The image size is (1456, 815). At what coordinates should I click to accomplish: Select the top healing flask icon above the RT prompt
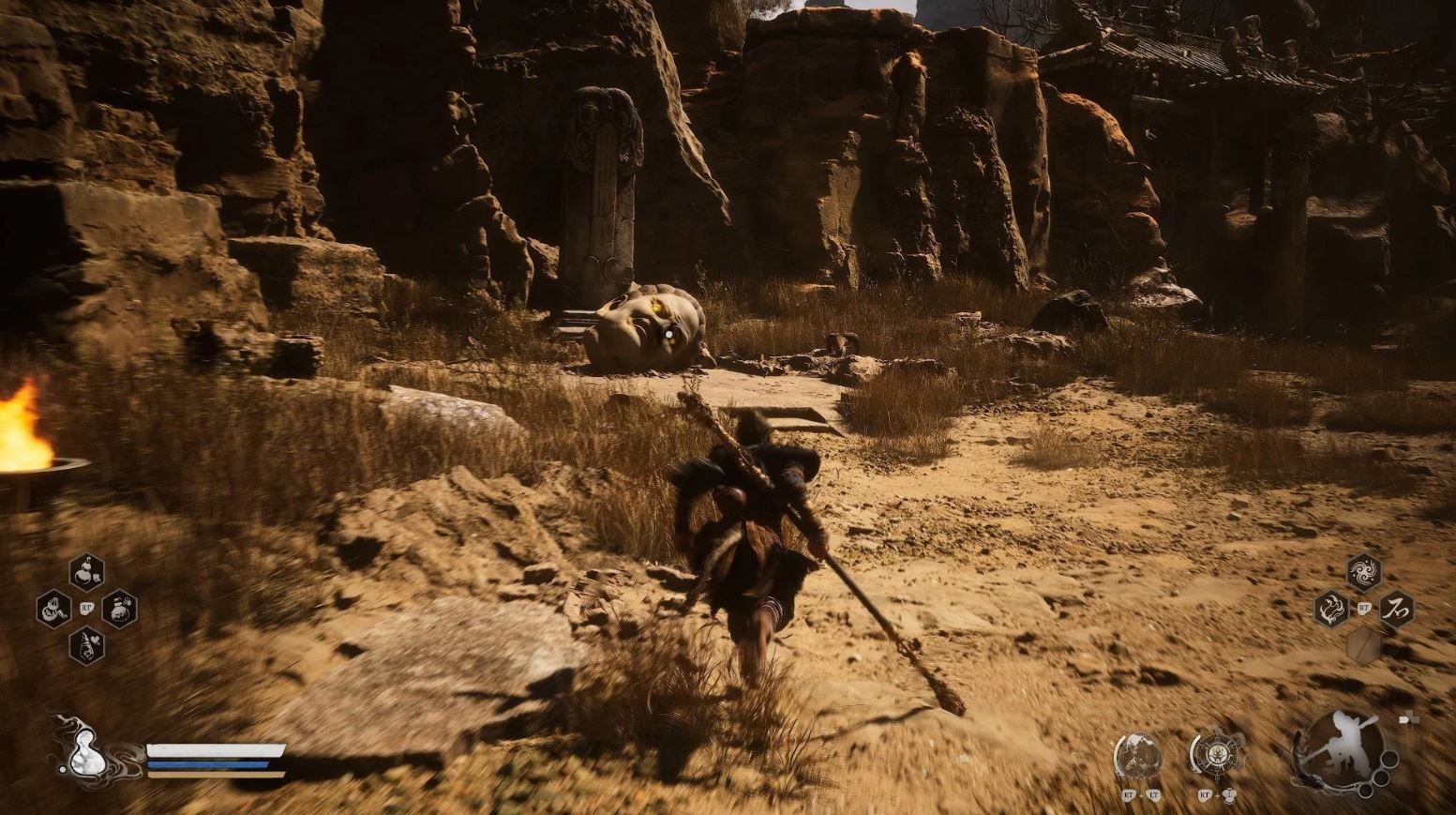coord(87,571)
